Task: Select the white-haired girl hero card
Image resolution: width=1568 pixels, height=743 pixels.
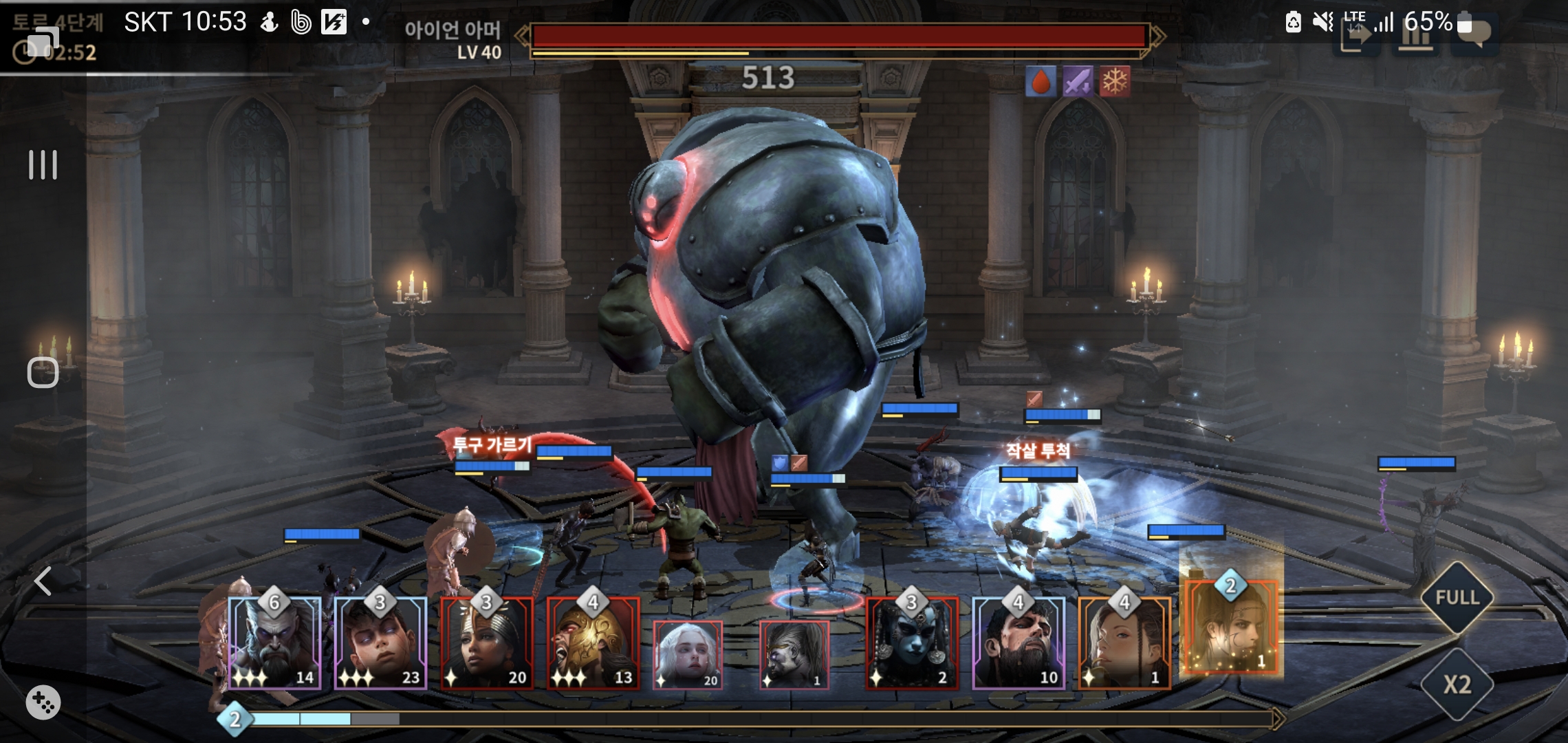Action: (687, 654)
